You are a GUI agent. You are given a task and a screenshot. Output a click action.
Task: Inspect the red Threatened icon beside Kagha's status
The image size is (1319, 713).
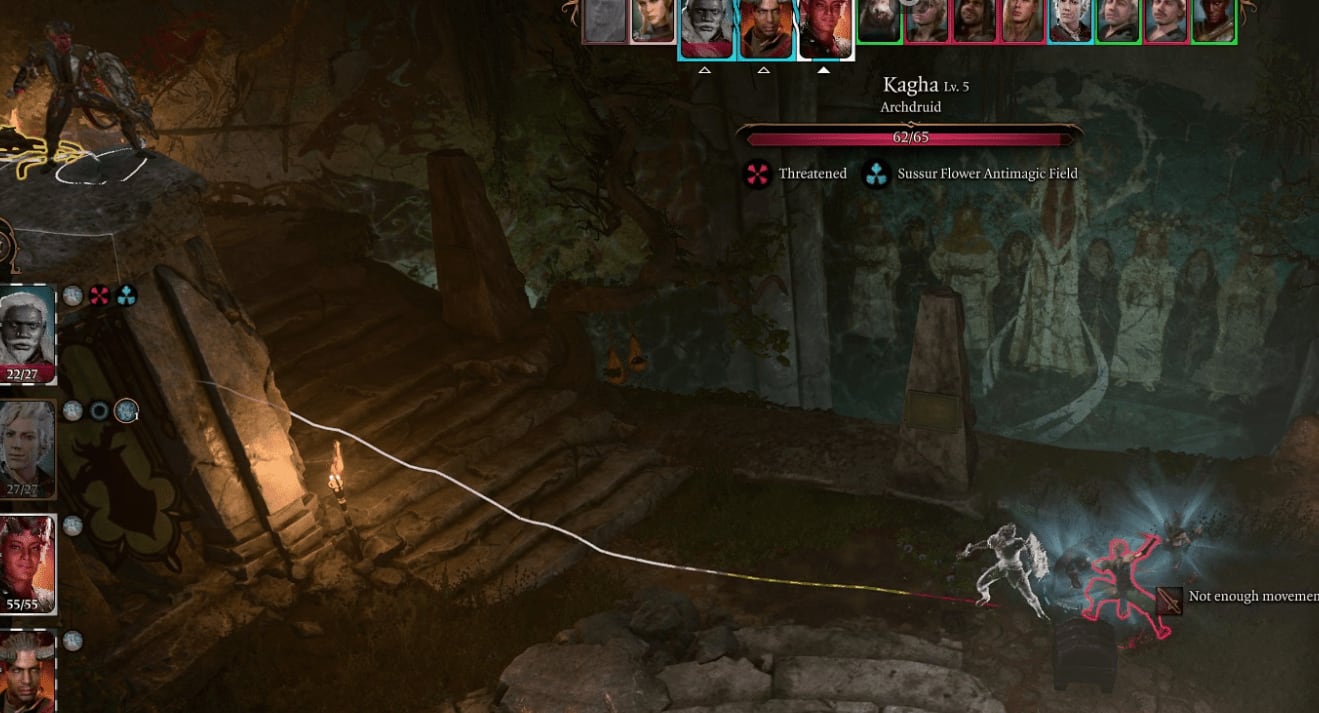pos(758,175)
